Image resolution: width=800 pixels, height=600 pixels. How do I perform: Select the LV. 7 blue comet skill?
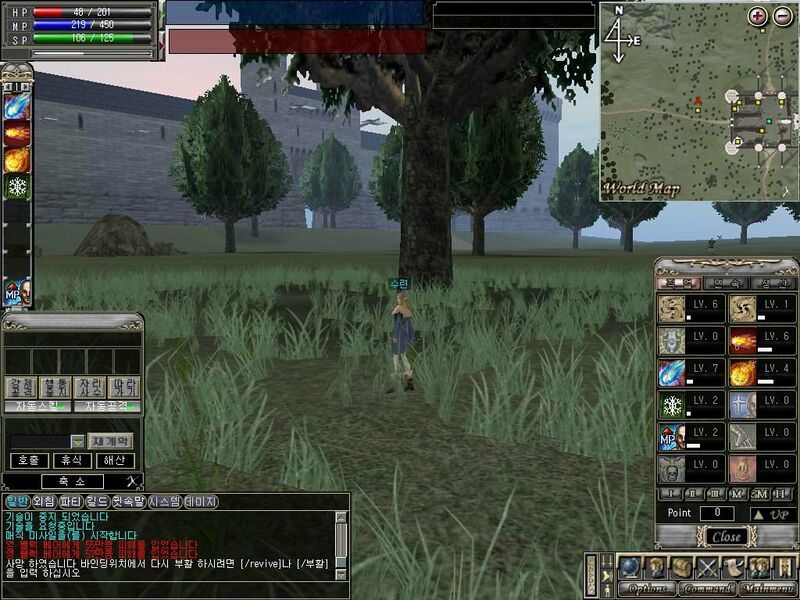671,373
